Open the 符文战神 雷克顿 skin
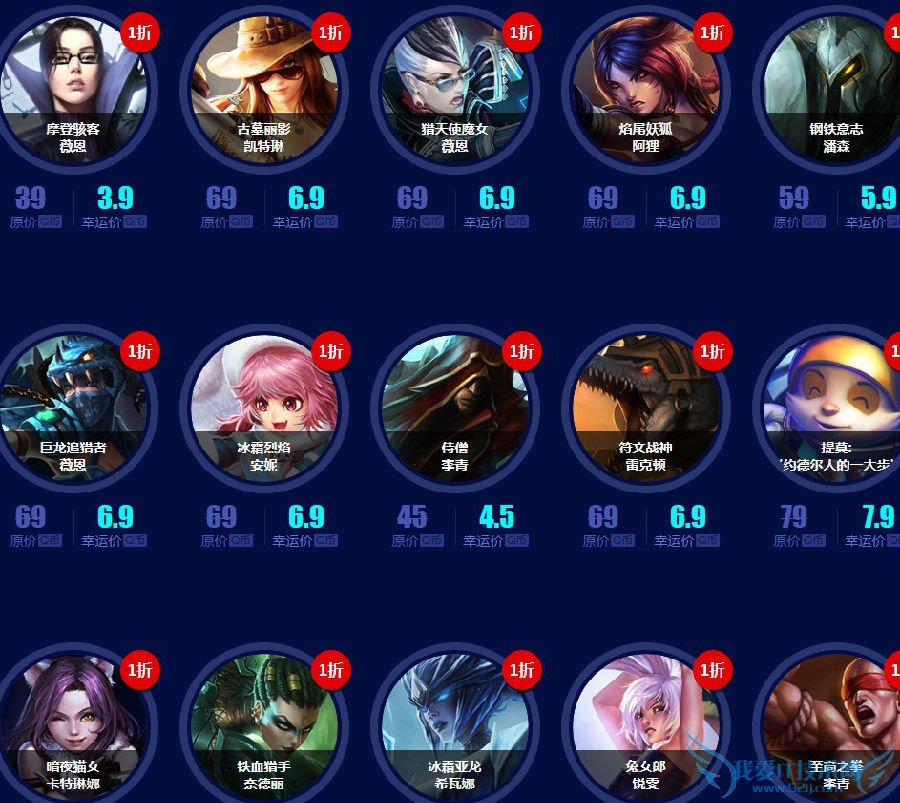 (x=645, y=406)
